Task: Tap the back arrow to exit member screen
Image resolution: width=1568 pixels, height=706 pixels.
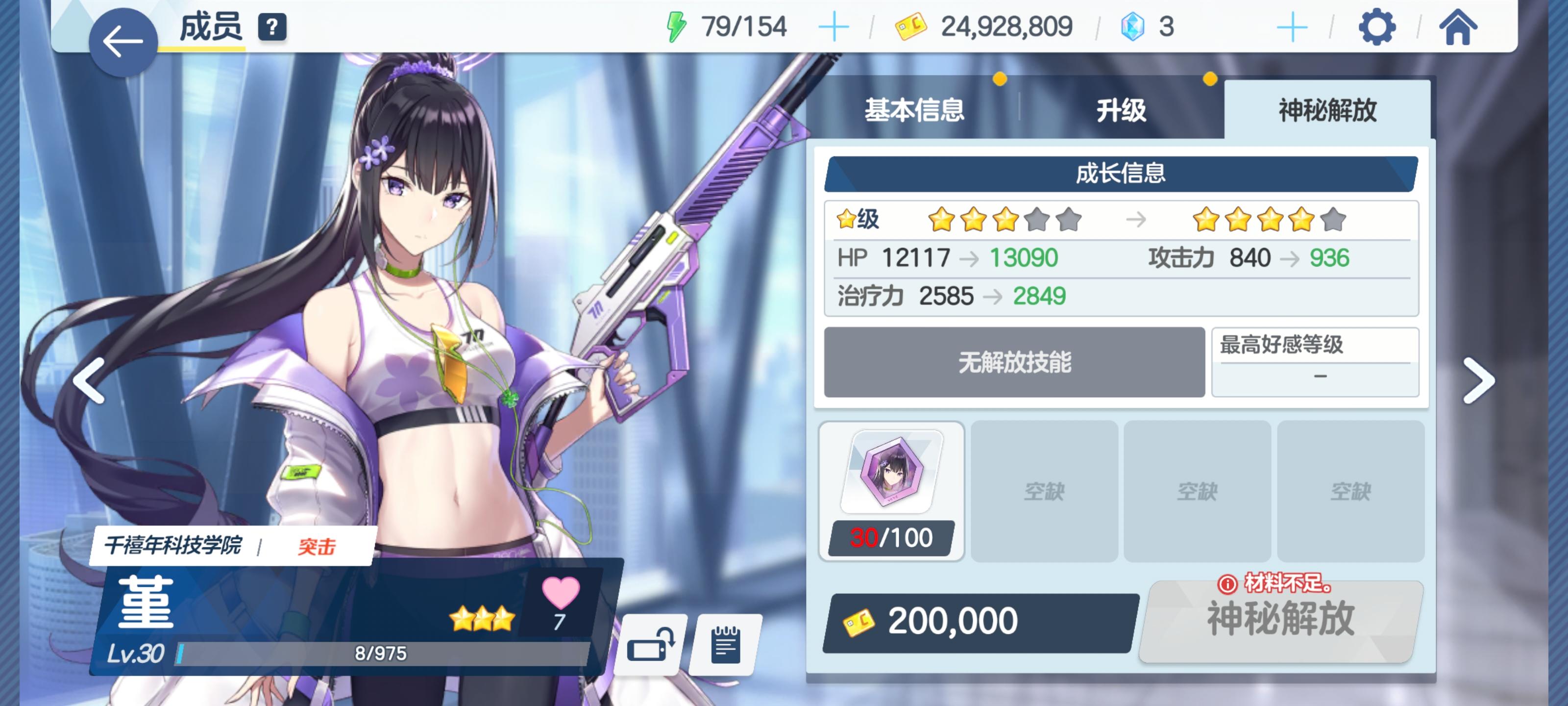Action: pos(122,41)
